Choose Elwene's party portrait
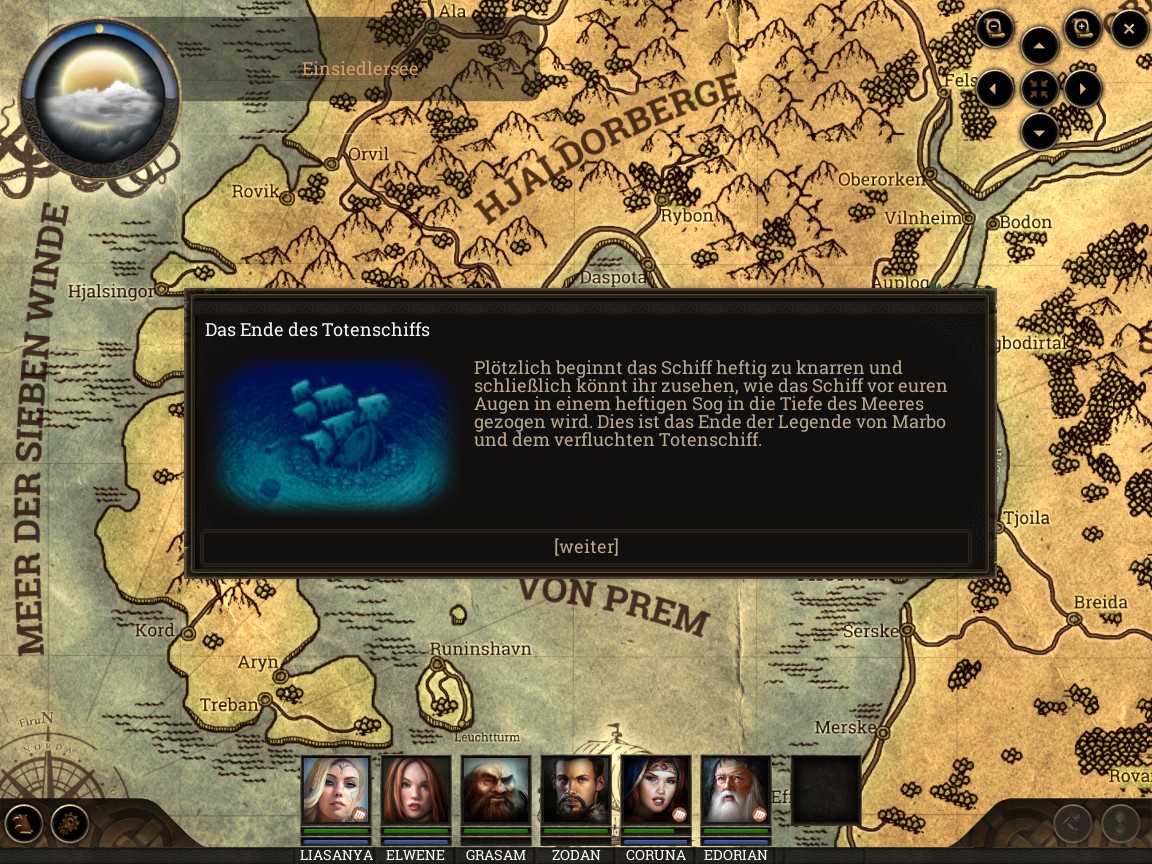 (416, 790)
